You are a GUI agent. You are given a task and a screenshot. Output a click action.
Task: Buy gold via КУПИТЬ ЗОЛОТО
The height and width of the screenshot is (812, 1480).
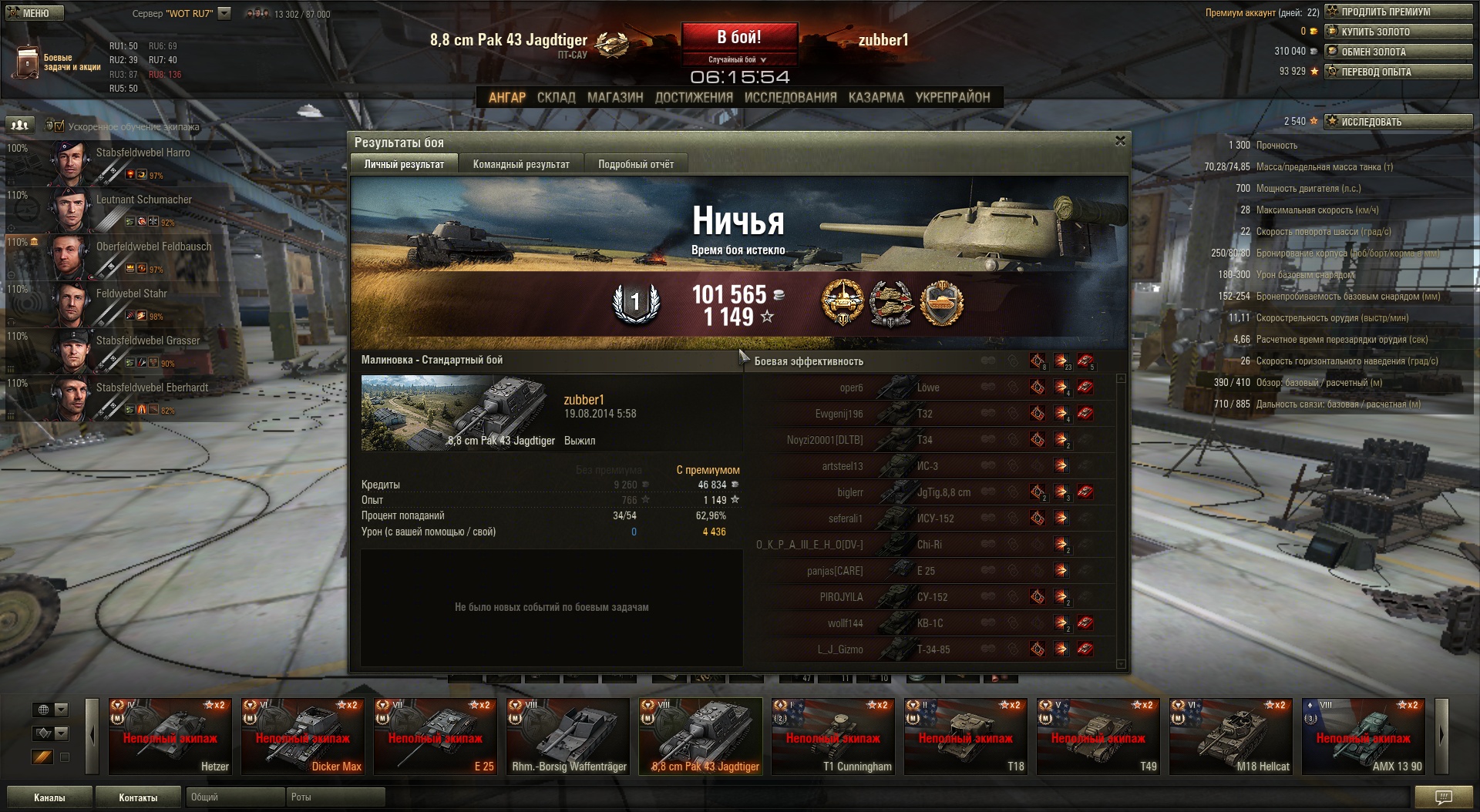pos(1398,32)
